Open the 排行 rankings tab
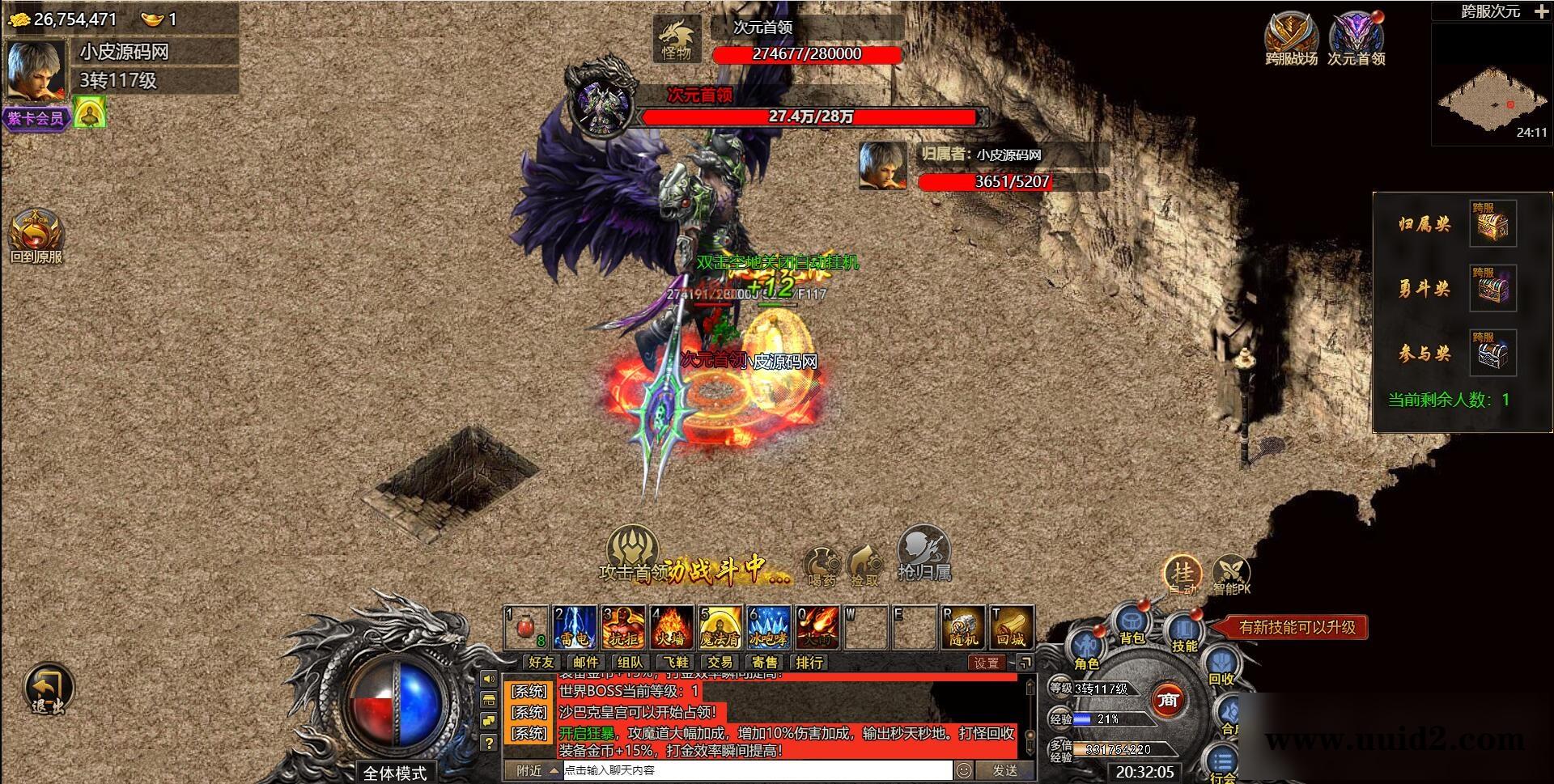The width and height of the screenshot is (1554, 784). pos(809,663)
